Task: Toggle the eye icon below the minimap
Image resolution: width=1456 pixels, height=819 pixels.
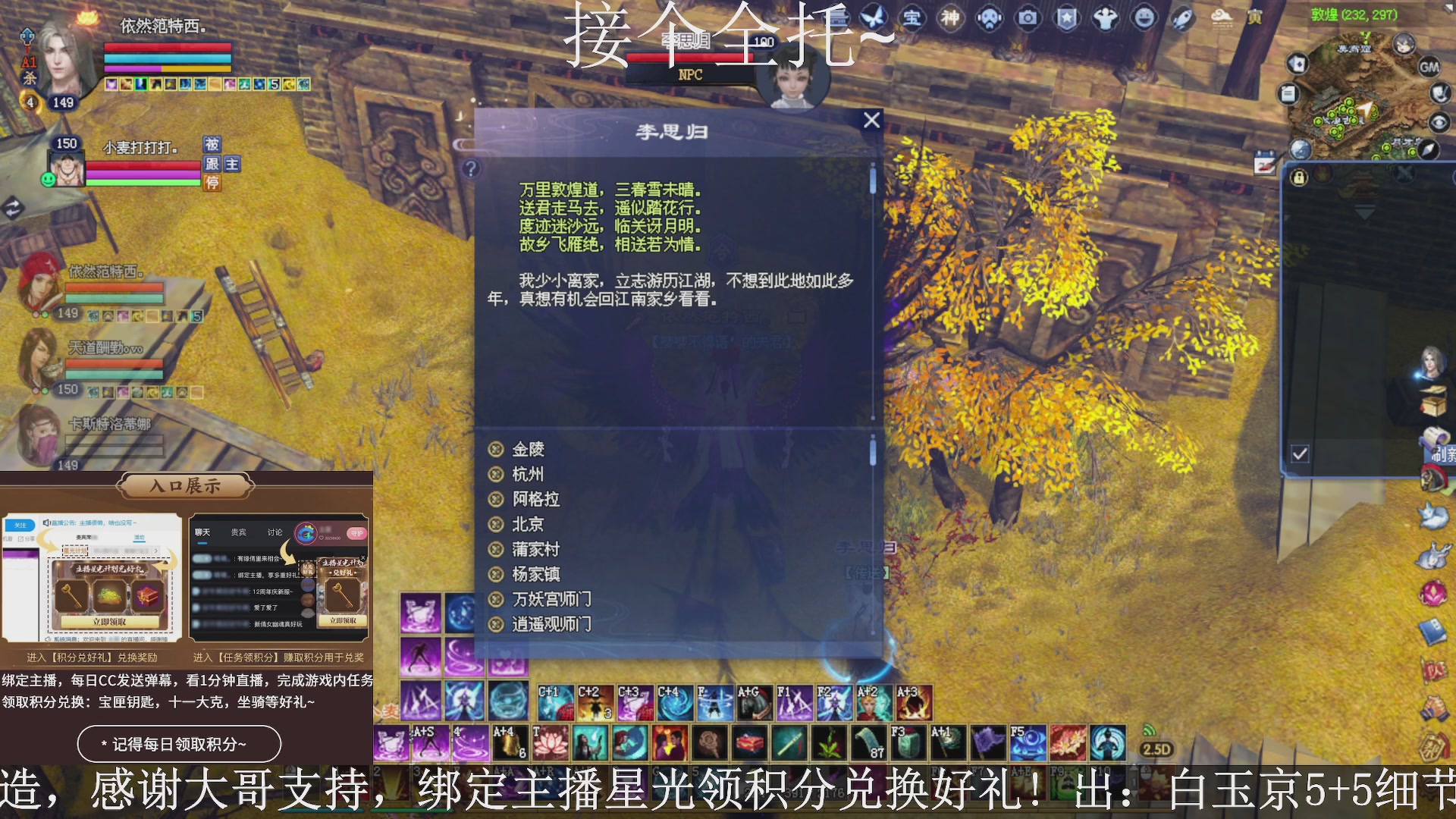Action: (x=1439, y=121)
